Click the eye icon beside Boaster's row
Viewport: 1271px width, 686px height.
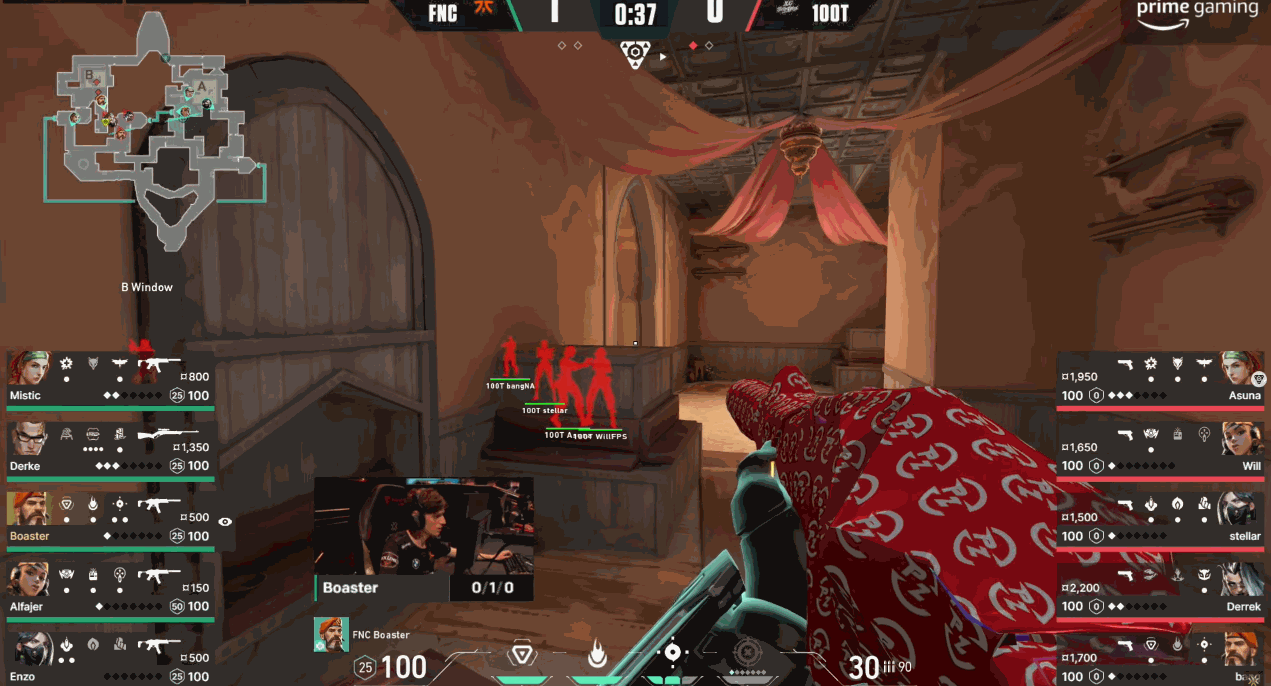[x=225, y=521]
